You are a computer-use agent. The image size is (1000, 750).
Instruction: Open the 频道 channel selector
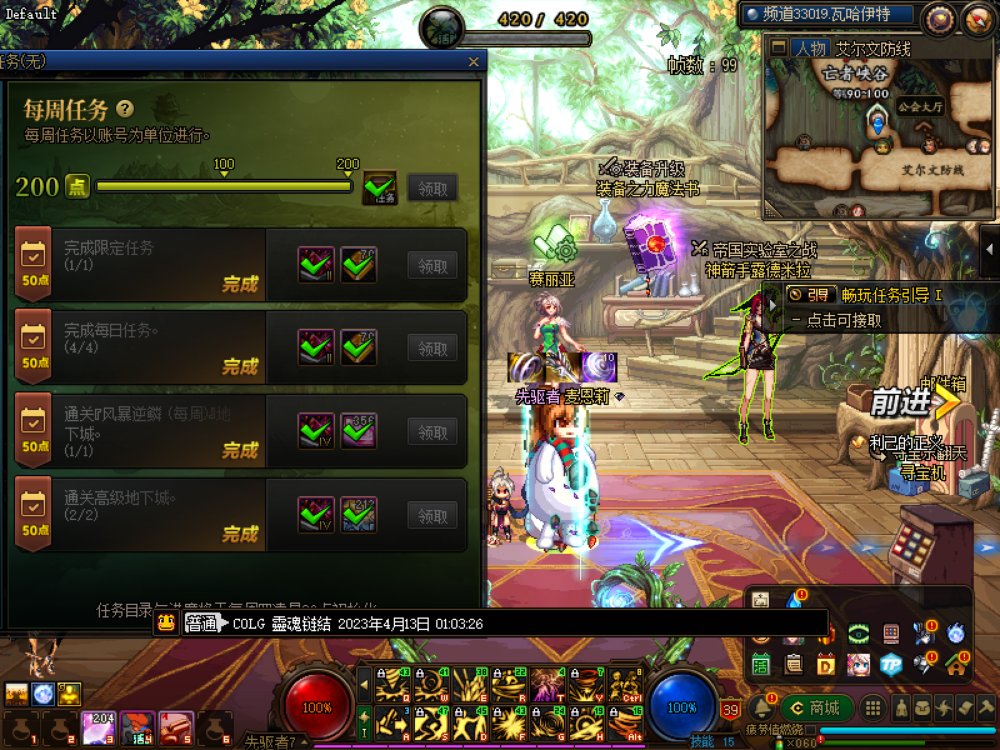coord(830,15)
